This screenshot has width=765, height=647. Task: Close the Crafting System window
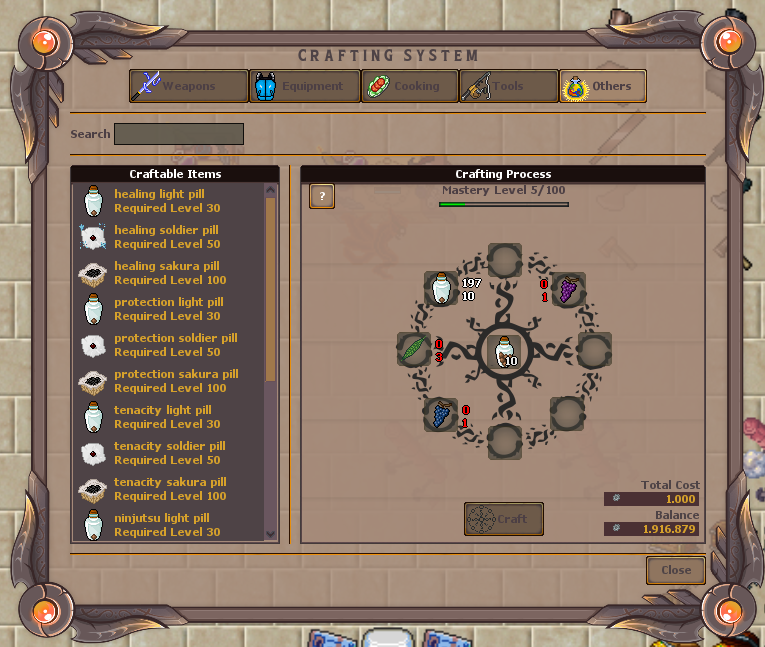[676, 570]
